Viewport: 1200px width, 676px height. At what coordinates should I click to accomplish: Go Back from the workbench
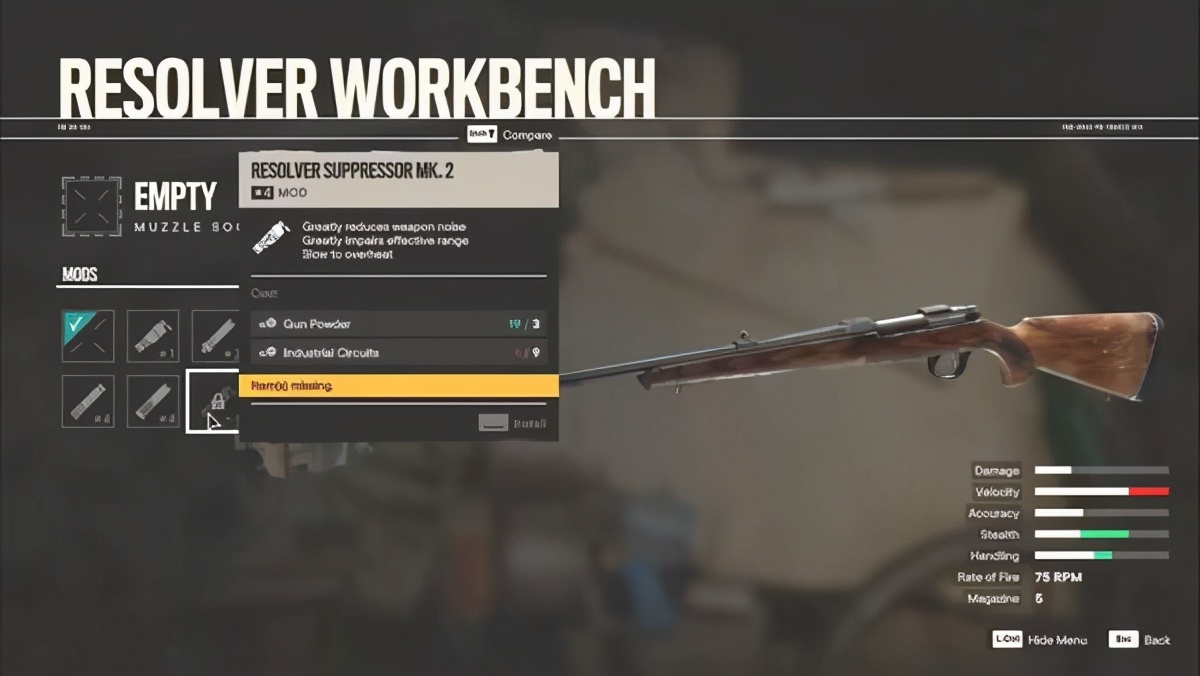point(1141,639)
